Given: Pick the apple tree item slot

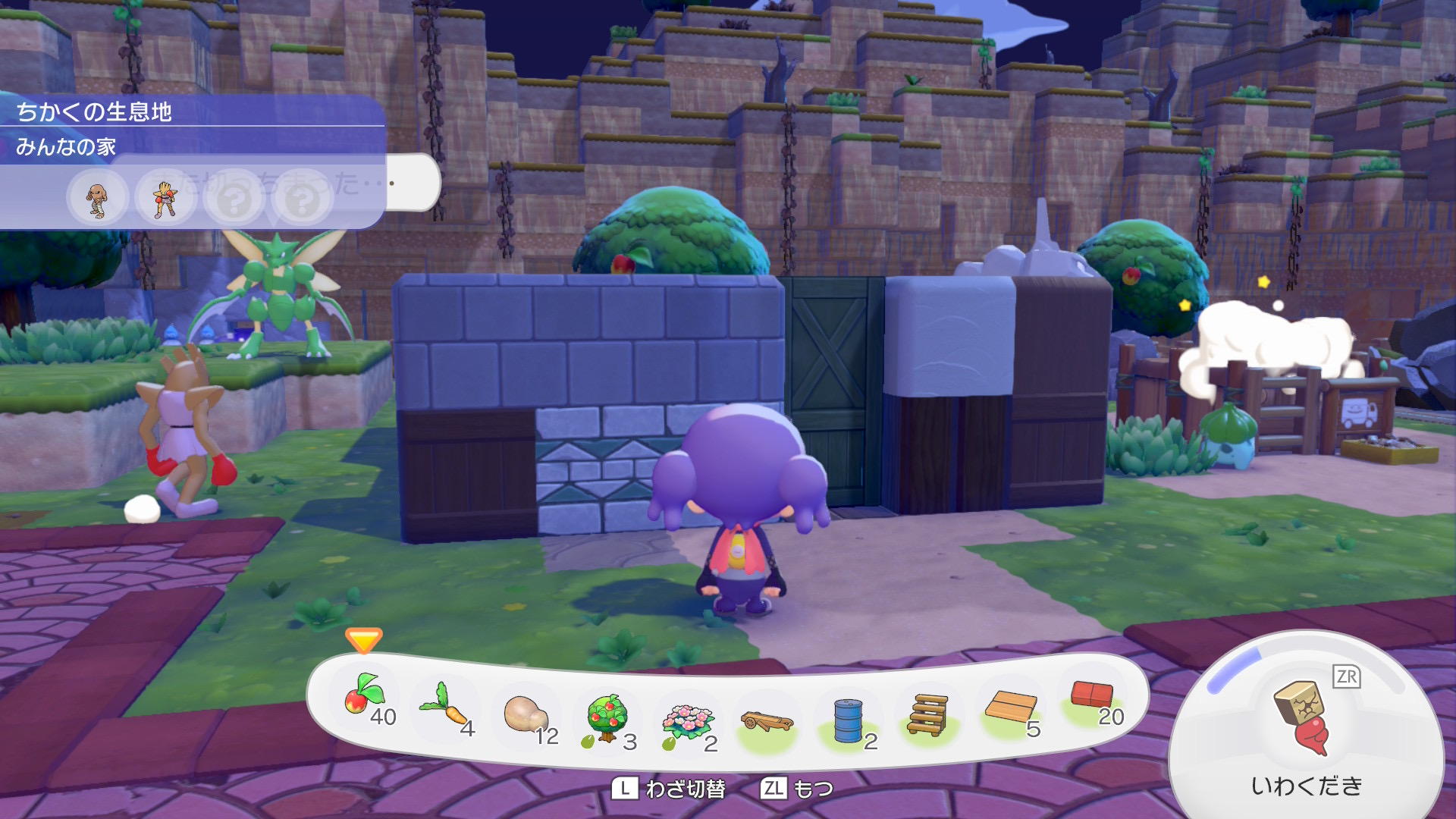Looking at the screenshot, I should coord(607,717).
